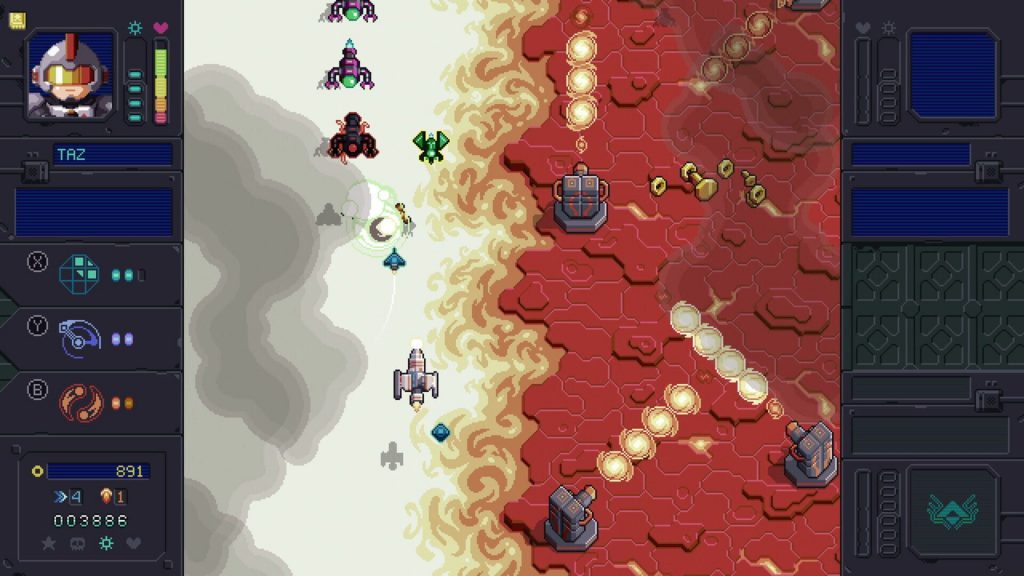Click the TAZ pilot portrait

70,76
